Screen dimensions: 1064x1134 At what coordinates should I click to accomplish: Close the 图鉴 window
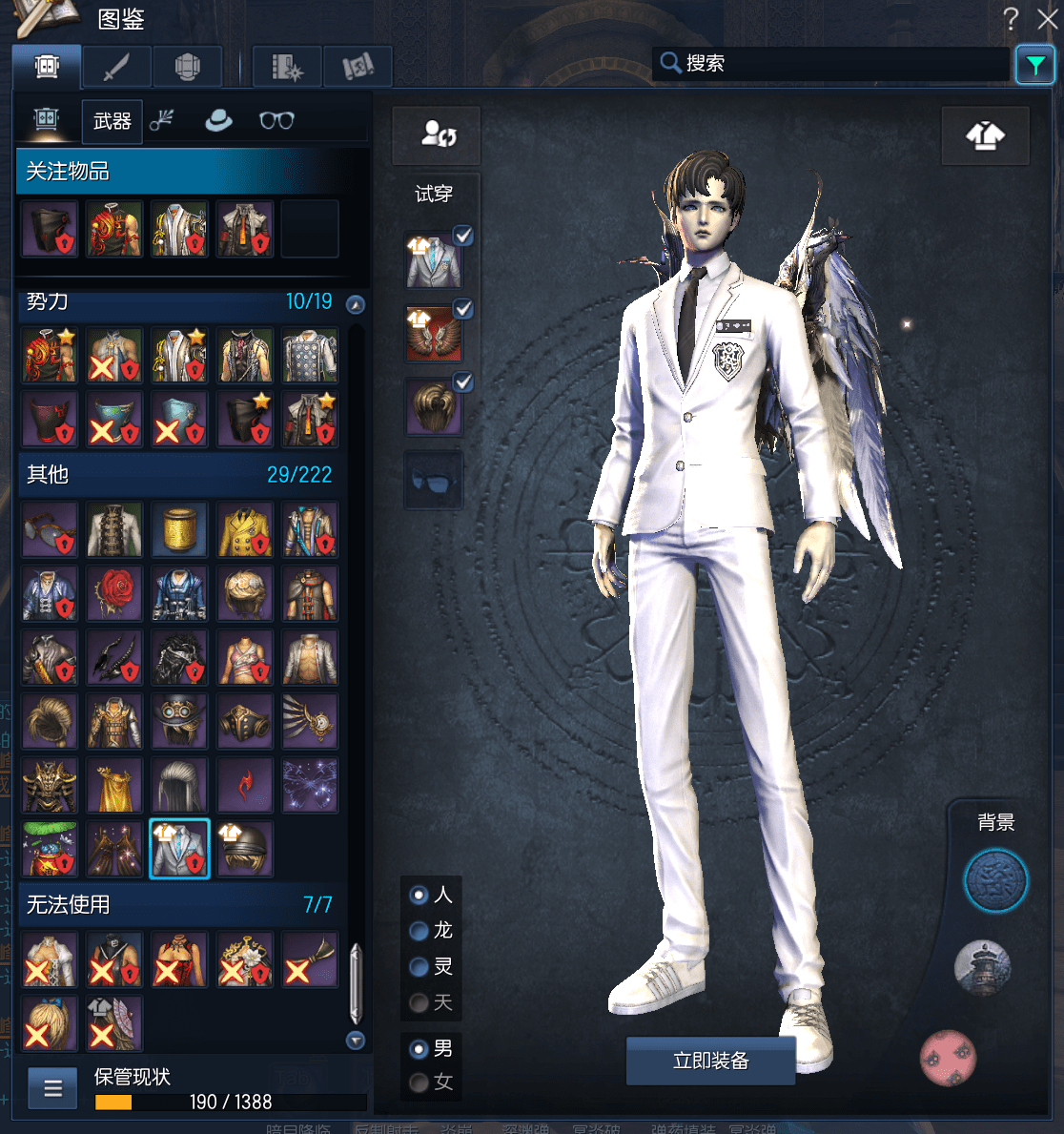(1047, 19)
